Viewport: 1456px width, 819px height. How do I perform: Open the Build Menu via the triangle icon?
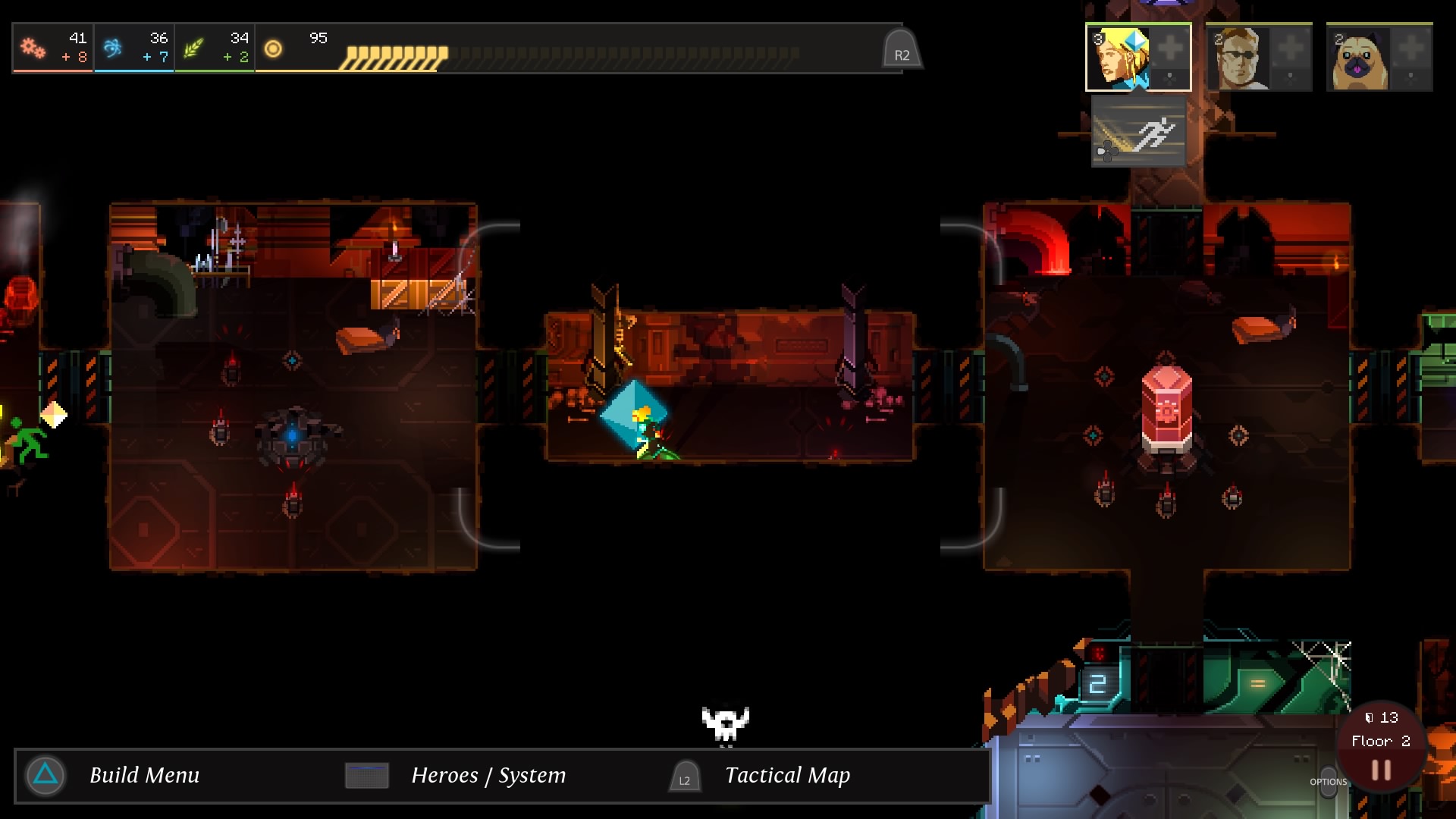pyautogui.click(x=44, y=775)
